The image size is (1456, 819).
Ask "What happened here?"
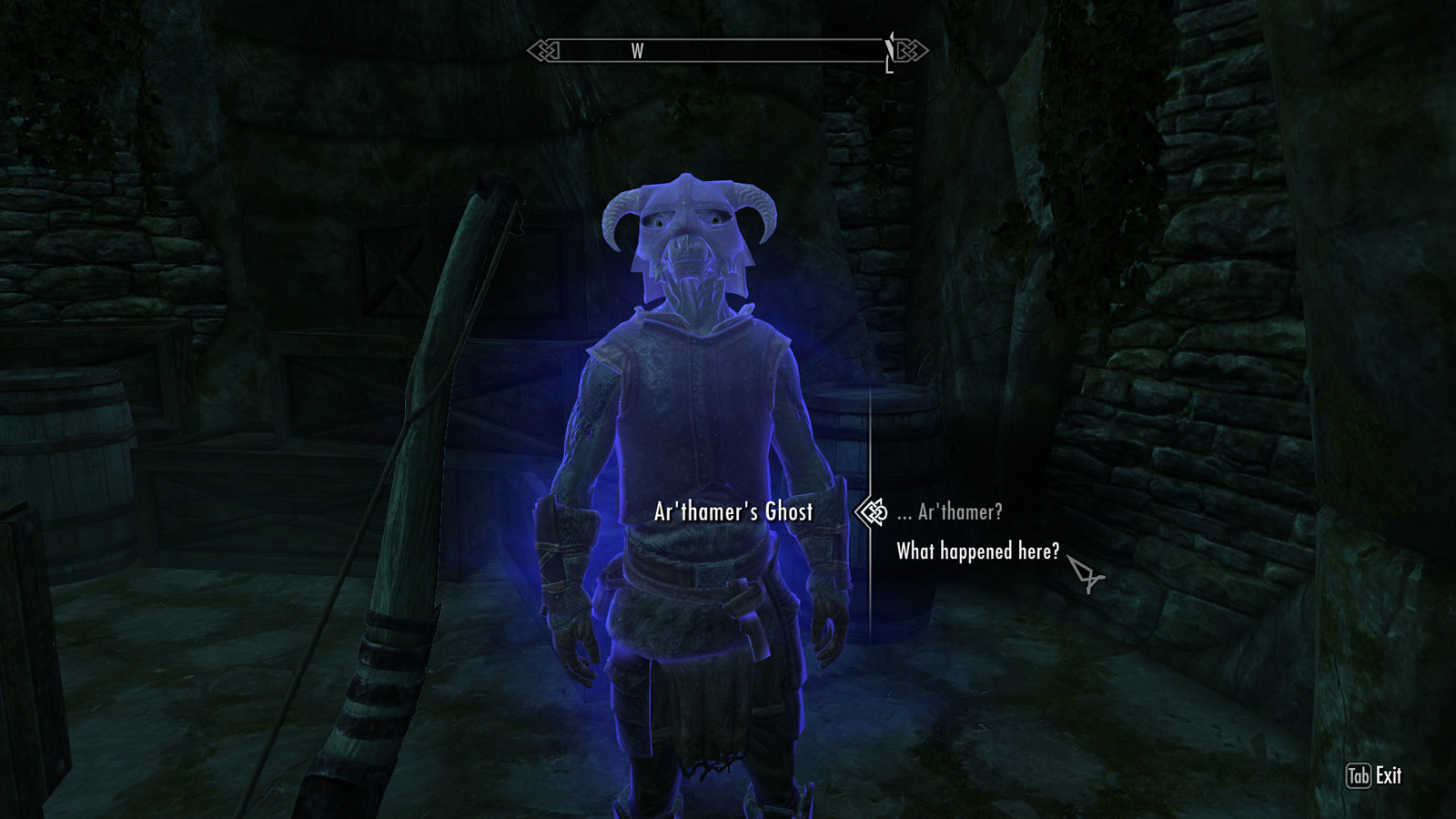(x=977, y=551)
